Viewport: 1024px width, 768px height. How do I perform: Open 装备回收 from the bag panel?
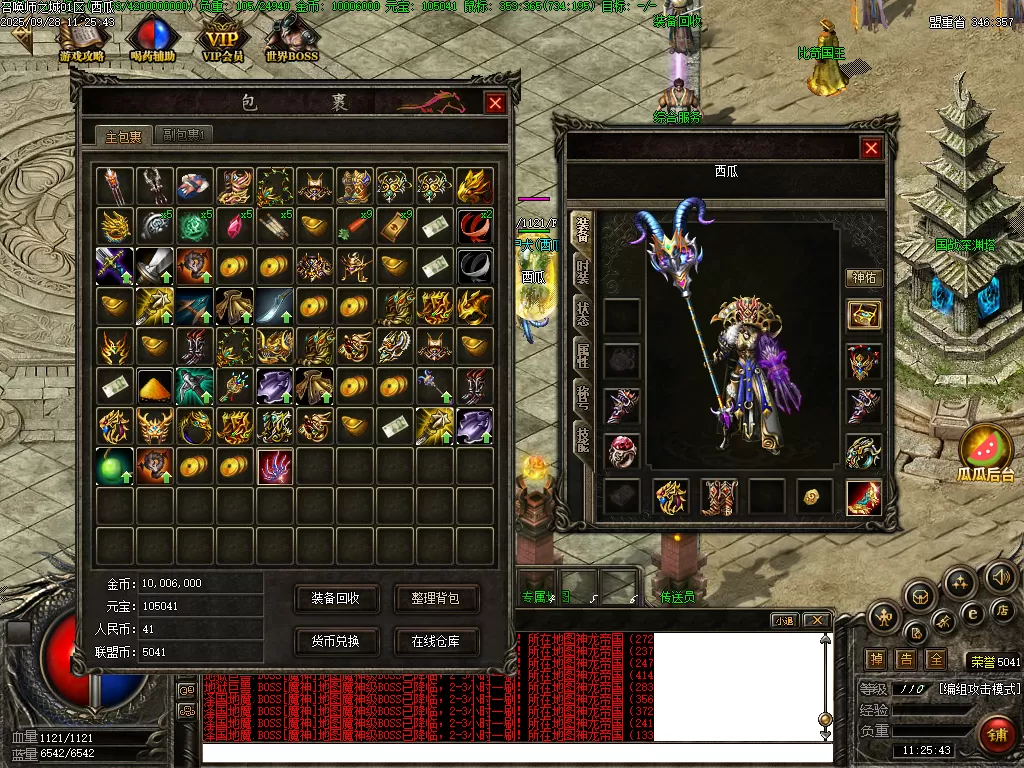[x=335, y=599]
